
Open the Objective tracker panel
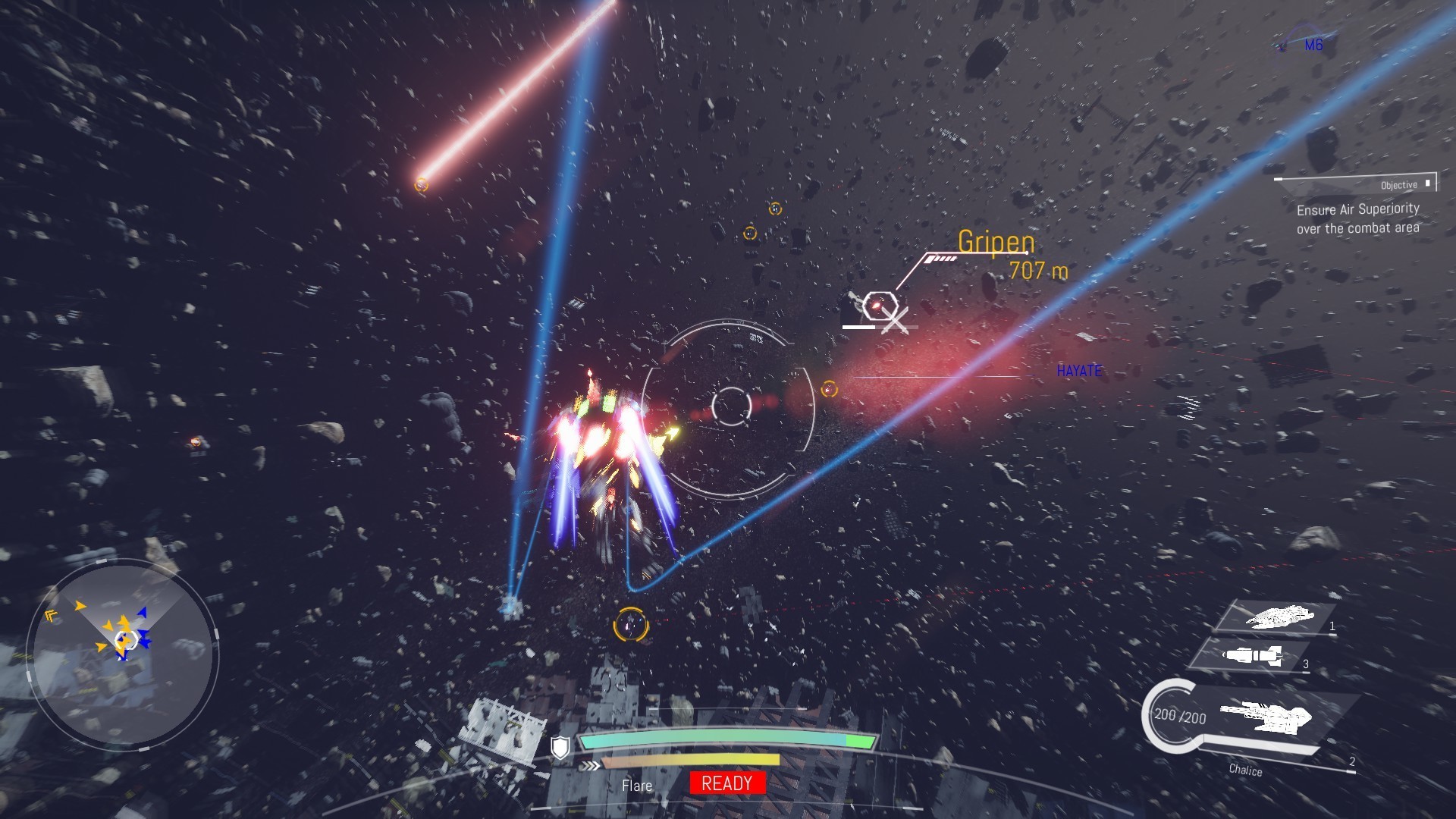[1357, 206]
